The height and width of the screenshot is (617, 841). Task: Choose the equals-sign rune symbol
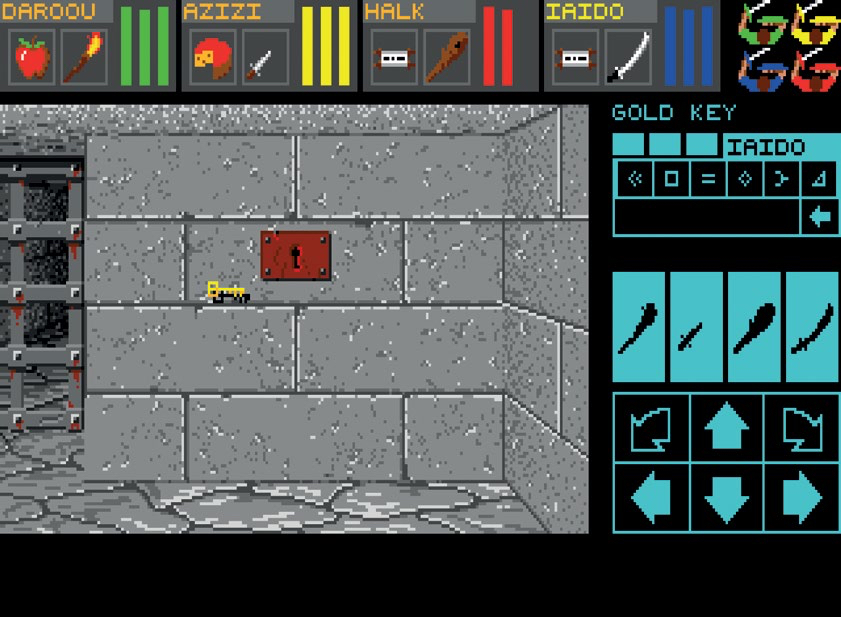[x=708, y=180]
